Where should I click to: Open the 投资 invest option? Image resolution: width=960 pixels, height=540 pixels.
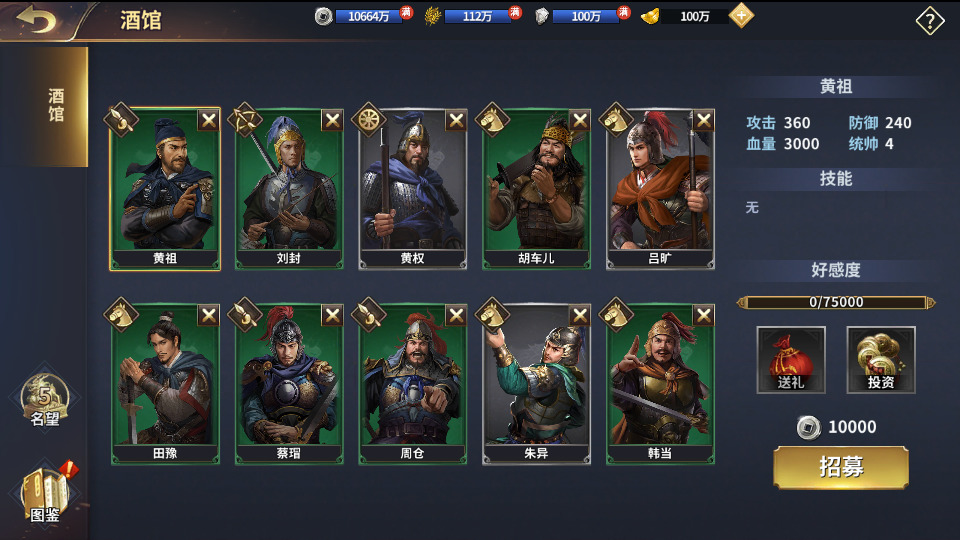click(x=881, y=360)
